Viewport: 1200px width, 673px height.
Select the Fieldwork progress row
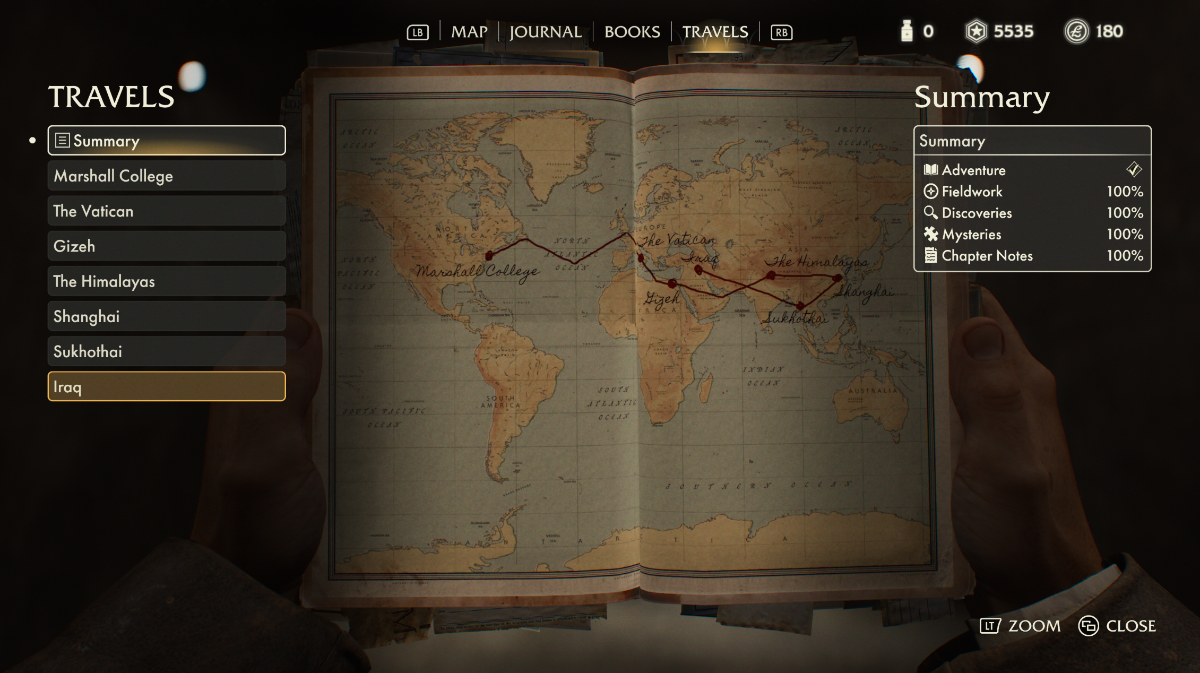point(1032,191)
